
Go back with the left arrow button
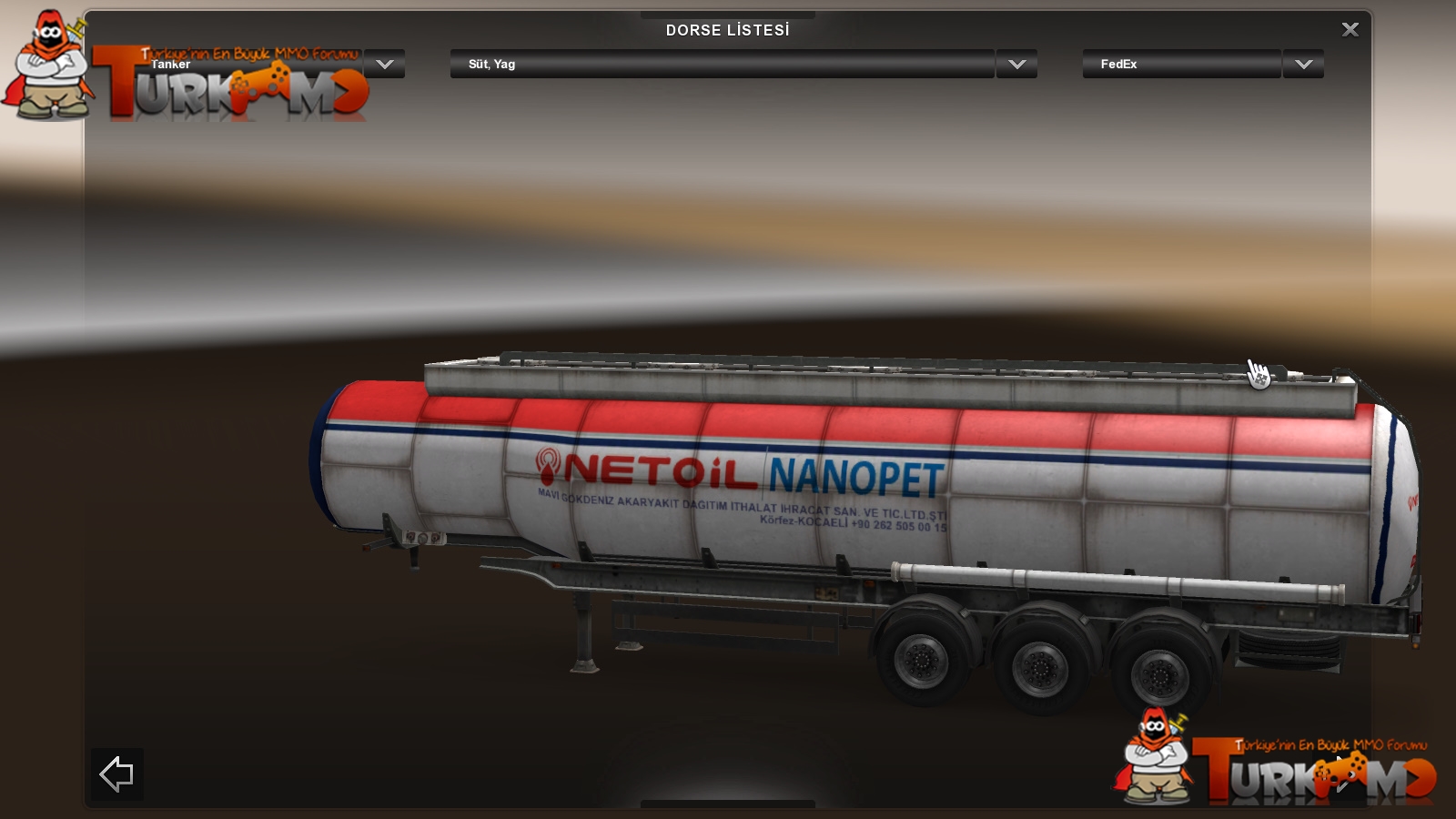116,774
